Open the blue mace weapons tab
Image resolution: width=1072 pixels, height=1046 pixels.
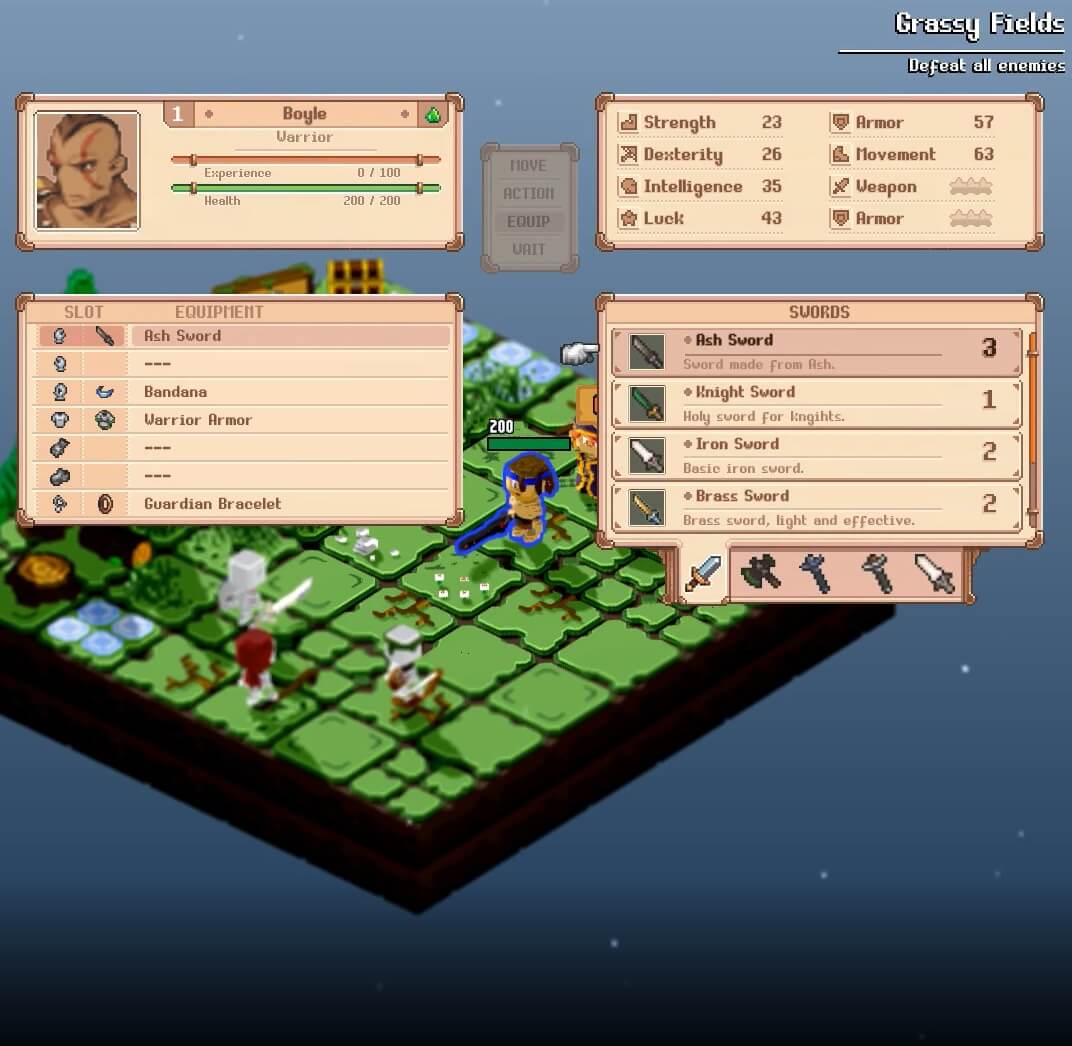[817, 573]
